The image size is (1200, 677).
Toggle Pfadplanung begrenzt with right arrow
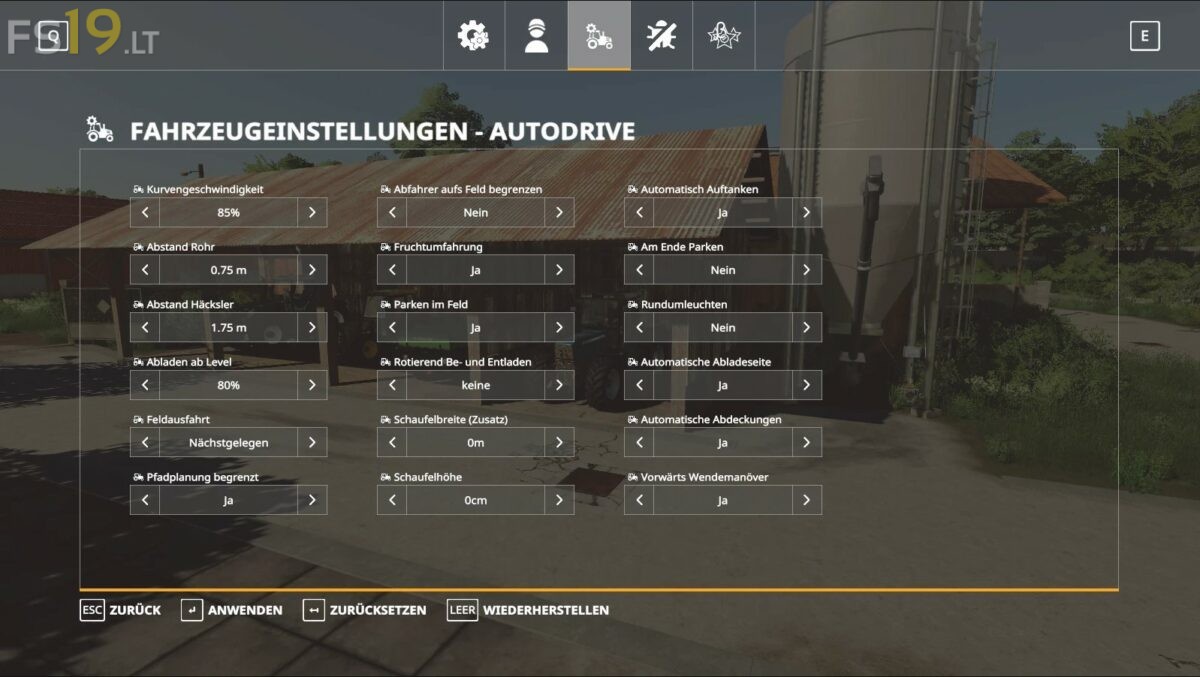click(x=312, y=500)
